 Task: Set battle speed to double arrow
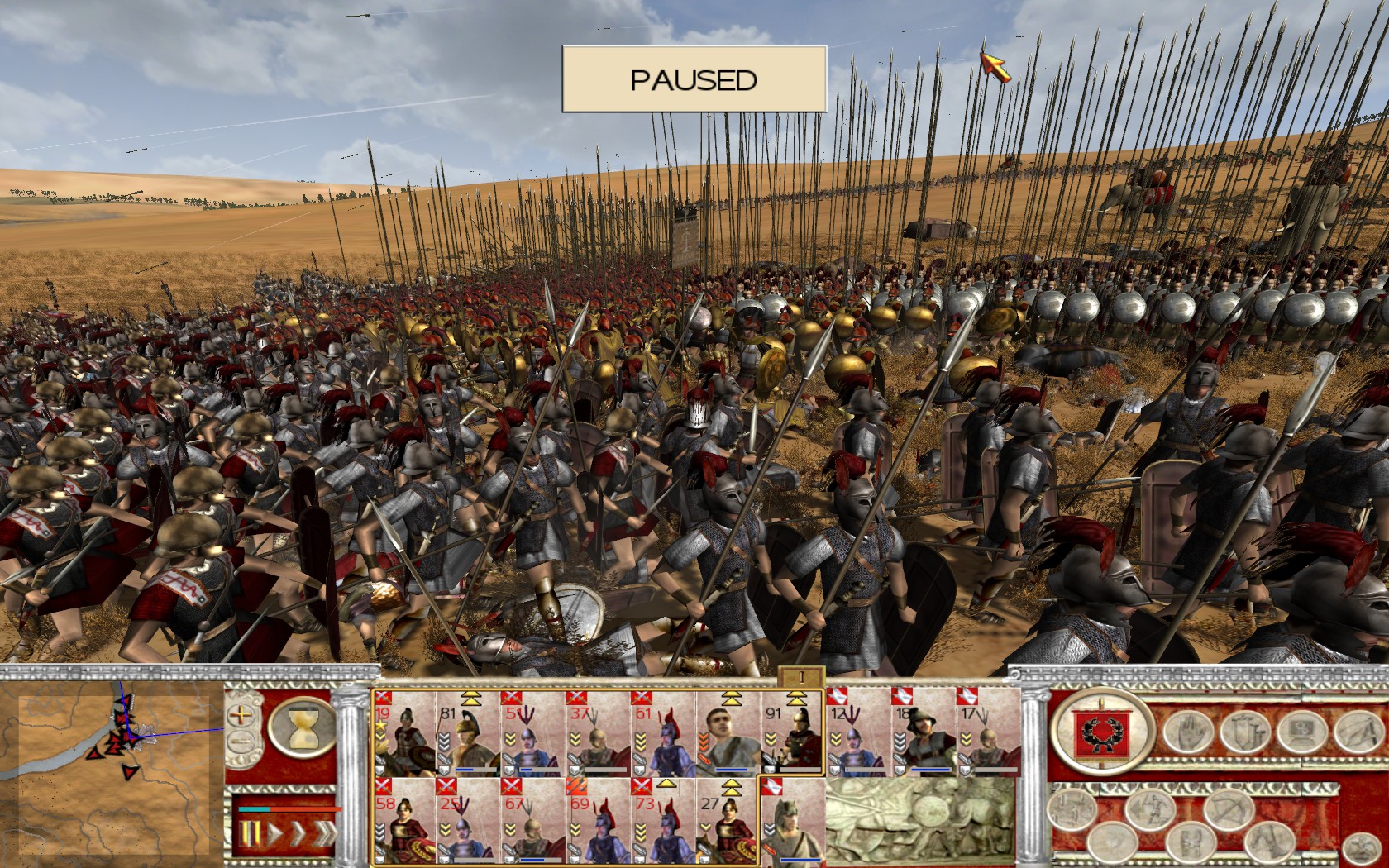coord(298,835)
